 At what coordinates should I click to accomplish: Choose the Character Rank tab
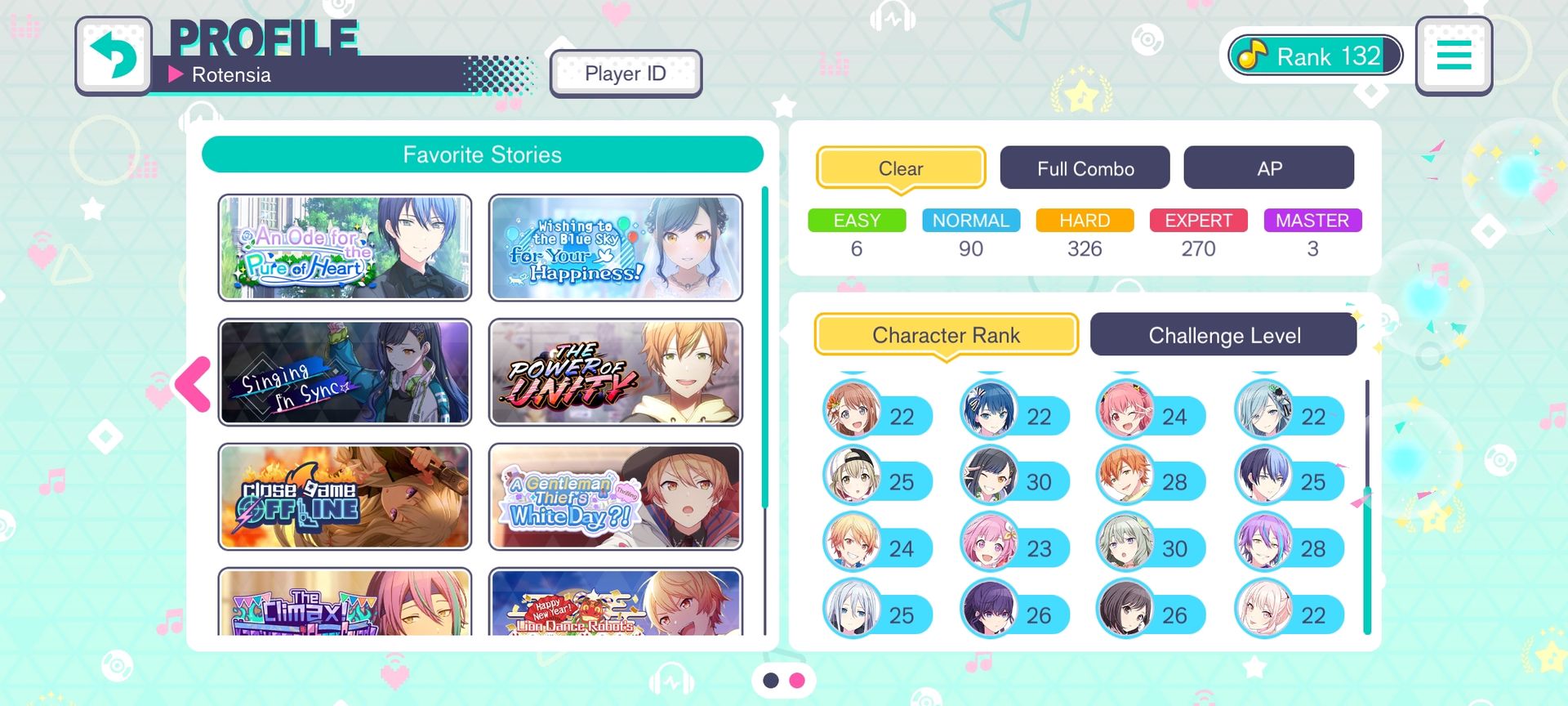pos(946,335)
